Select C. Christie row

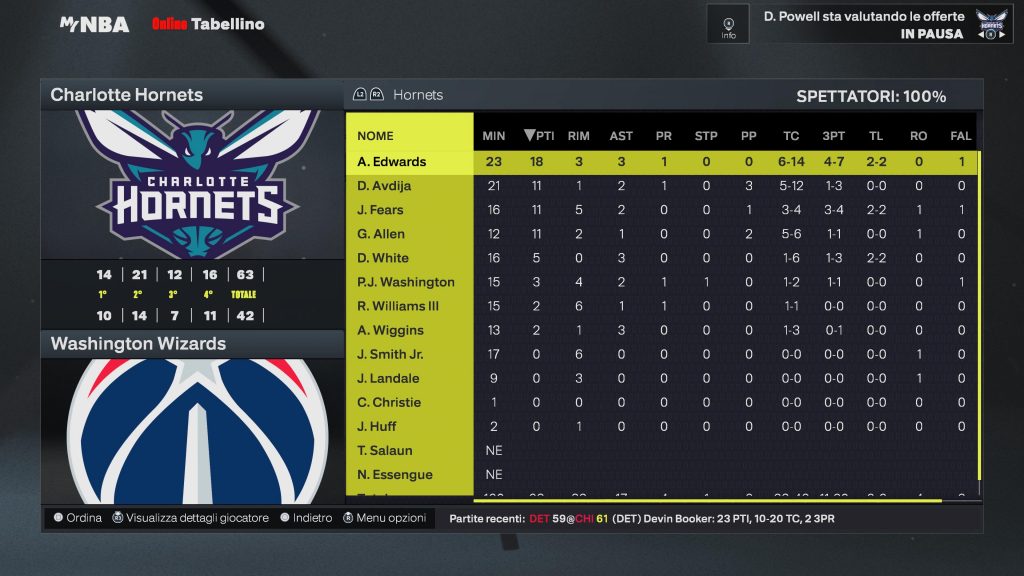pos(389,402)
